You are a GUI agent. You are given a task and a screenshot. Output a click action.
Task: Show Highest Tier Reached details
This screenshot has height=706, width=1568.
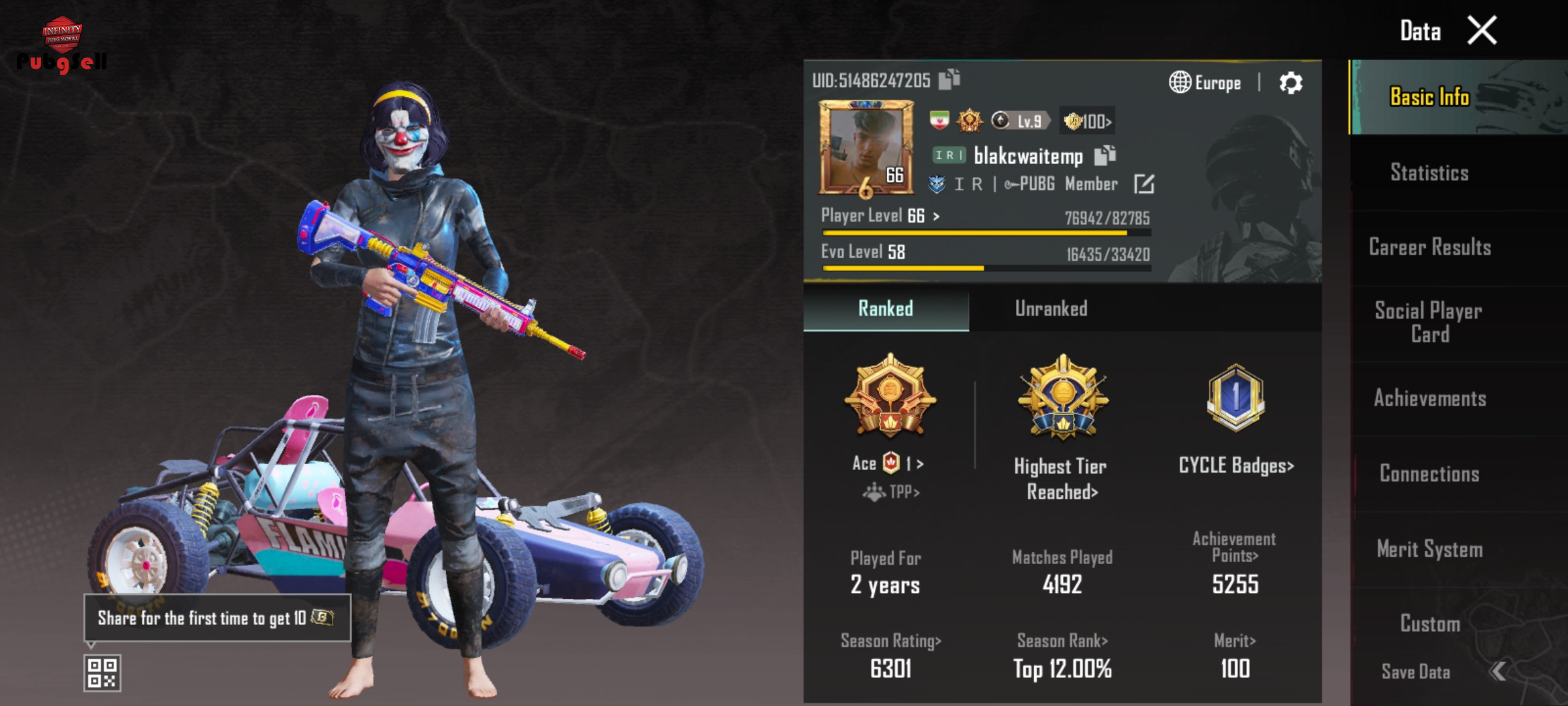click(1062, 479)
